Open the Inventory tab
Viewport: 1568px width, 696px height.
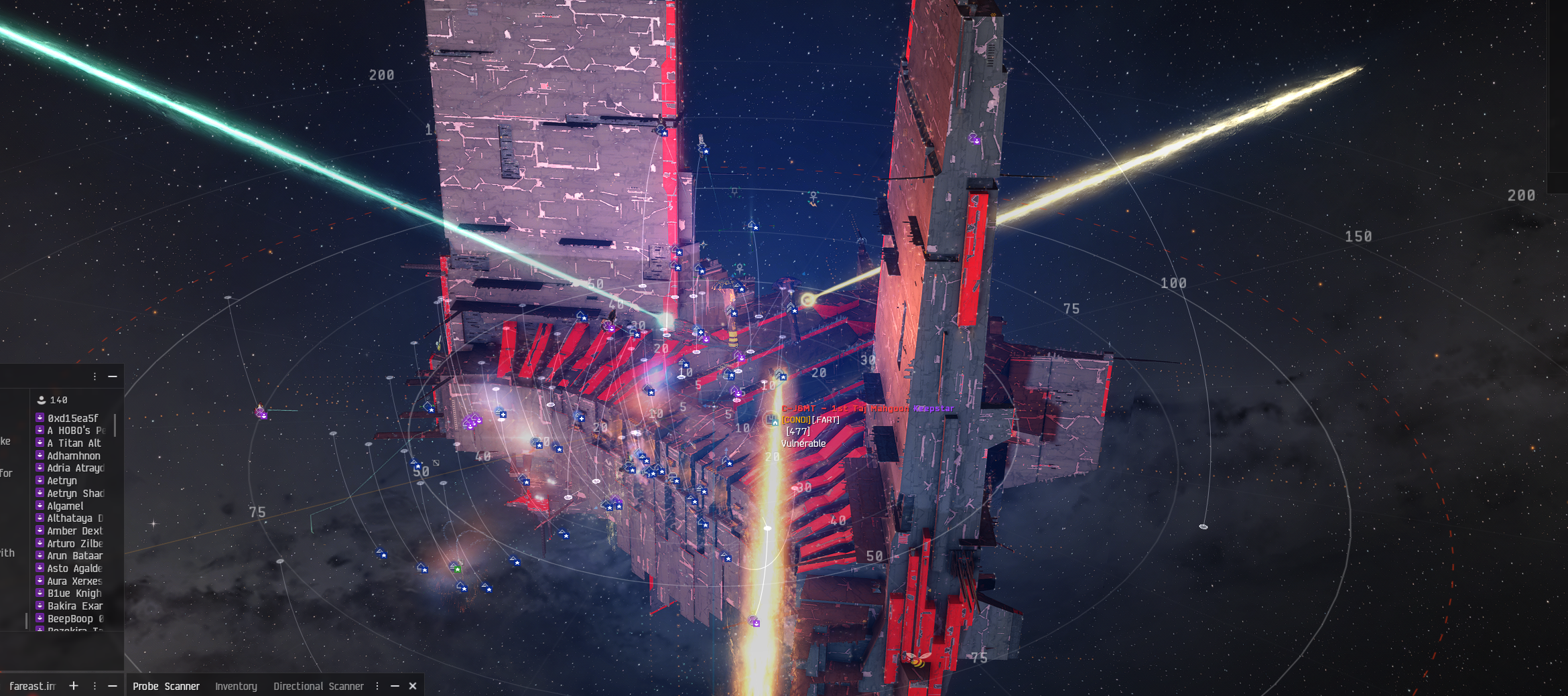(x=236, y=686)
